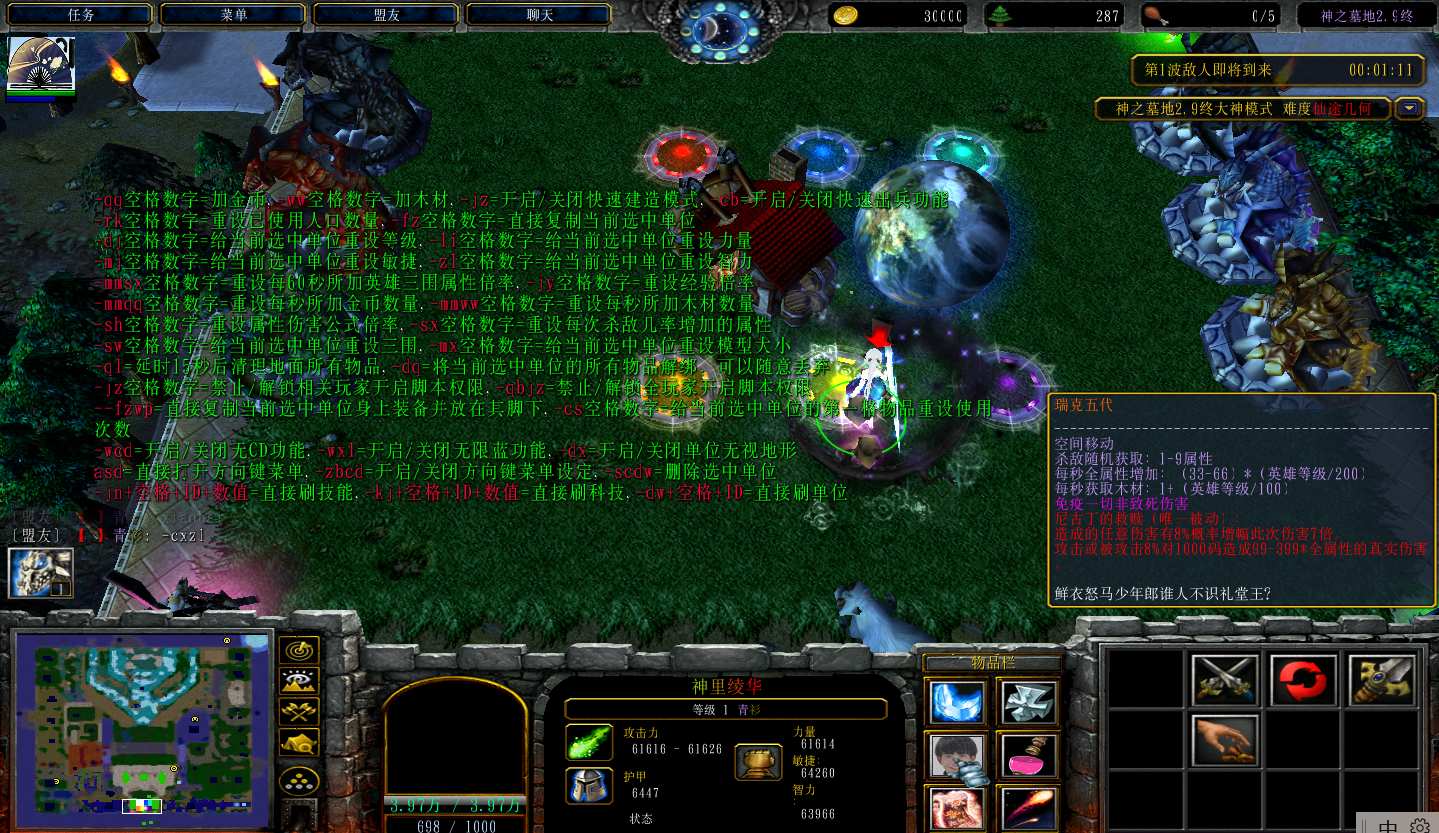Click the red circular arrows ability
1439x833 pixels.
coord(1303,681)
